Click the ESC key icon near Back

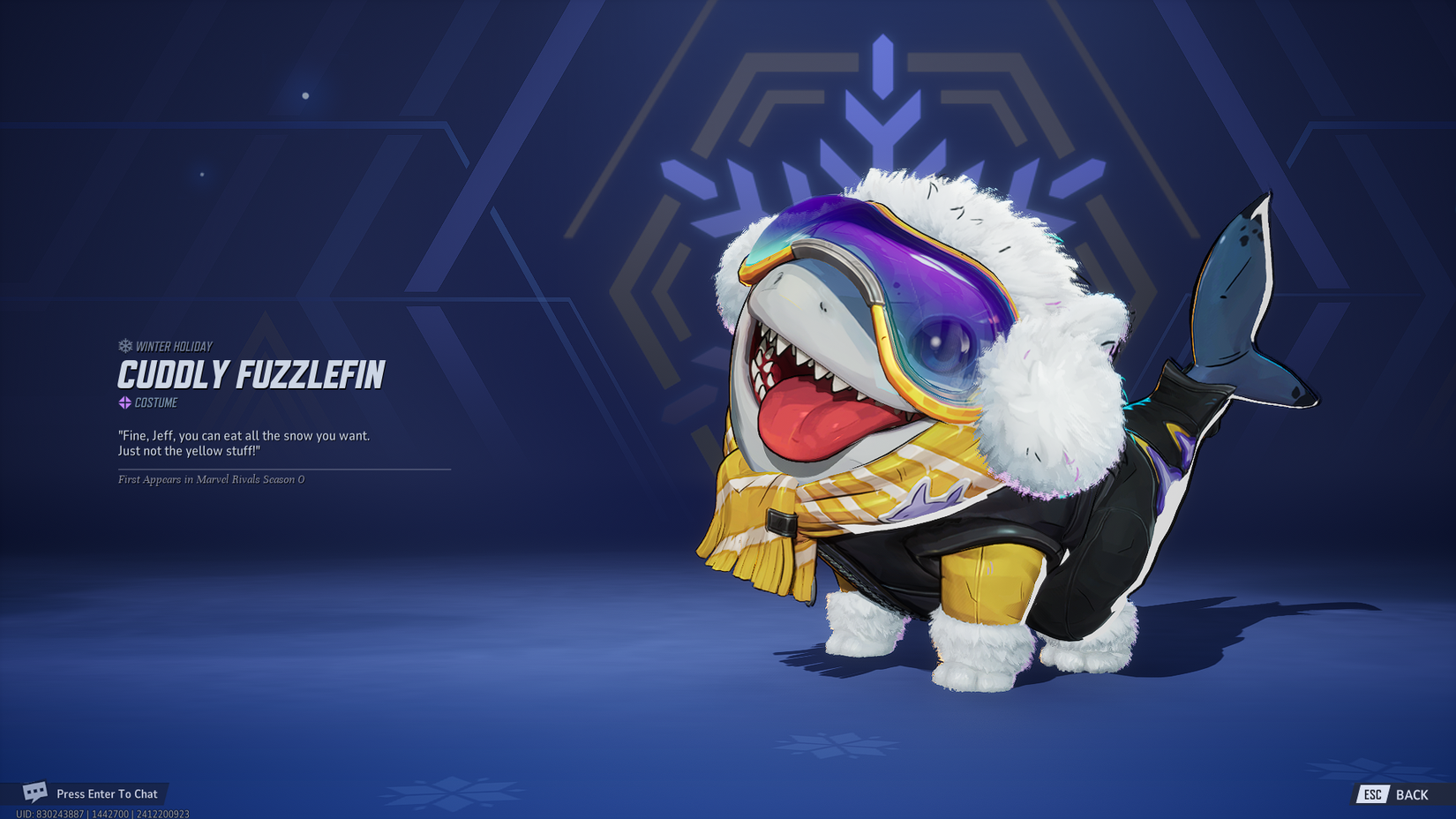click(x=1372, y=793)
